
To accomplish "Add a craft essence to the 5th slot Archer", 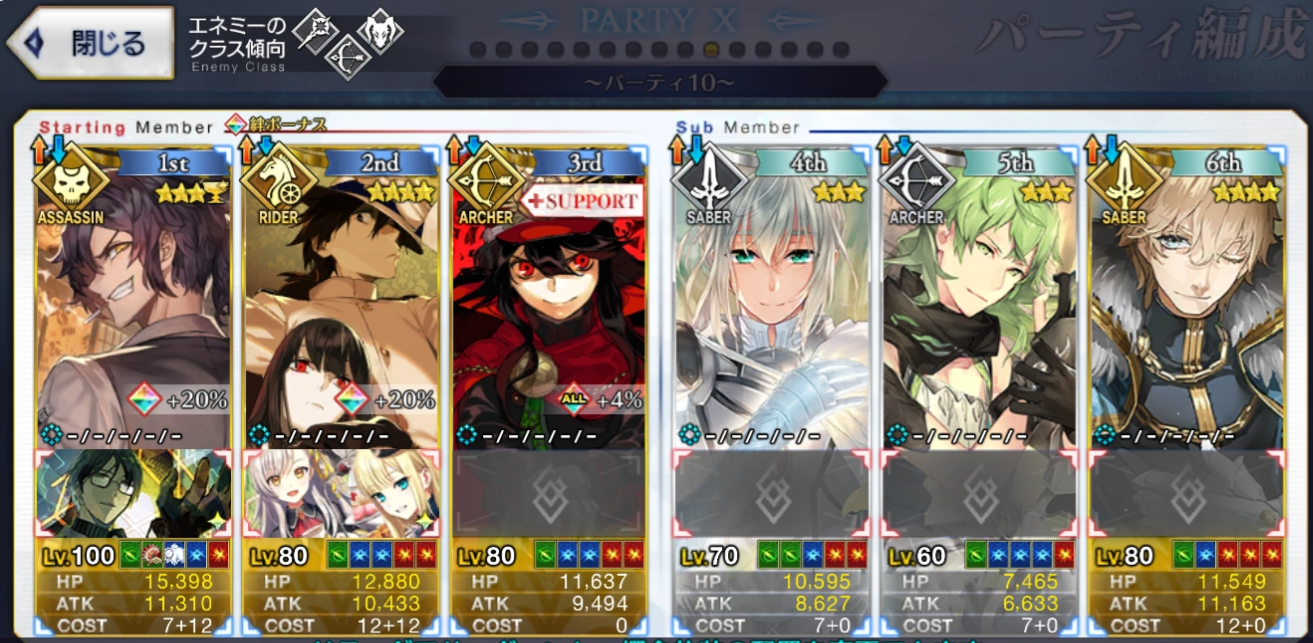I will pos(978,493).
